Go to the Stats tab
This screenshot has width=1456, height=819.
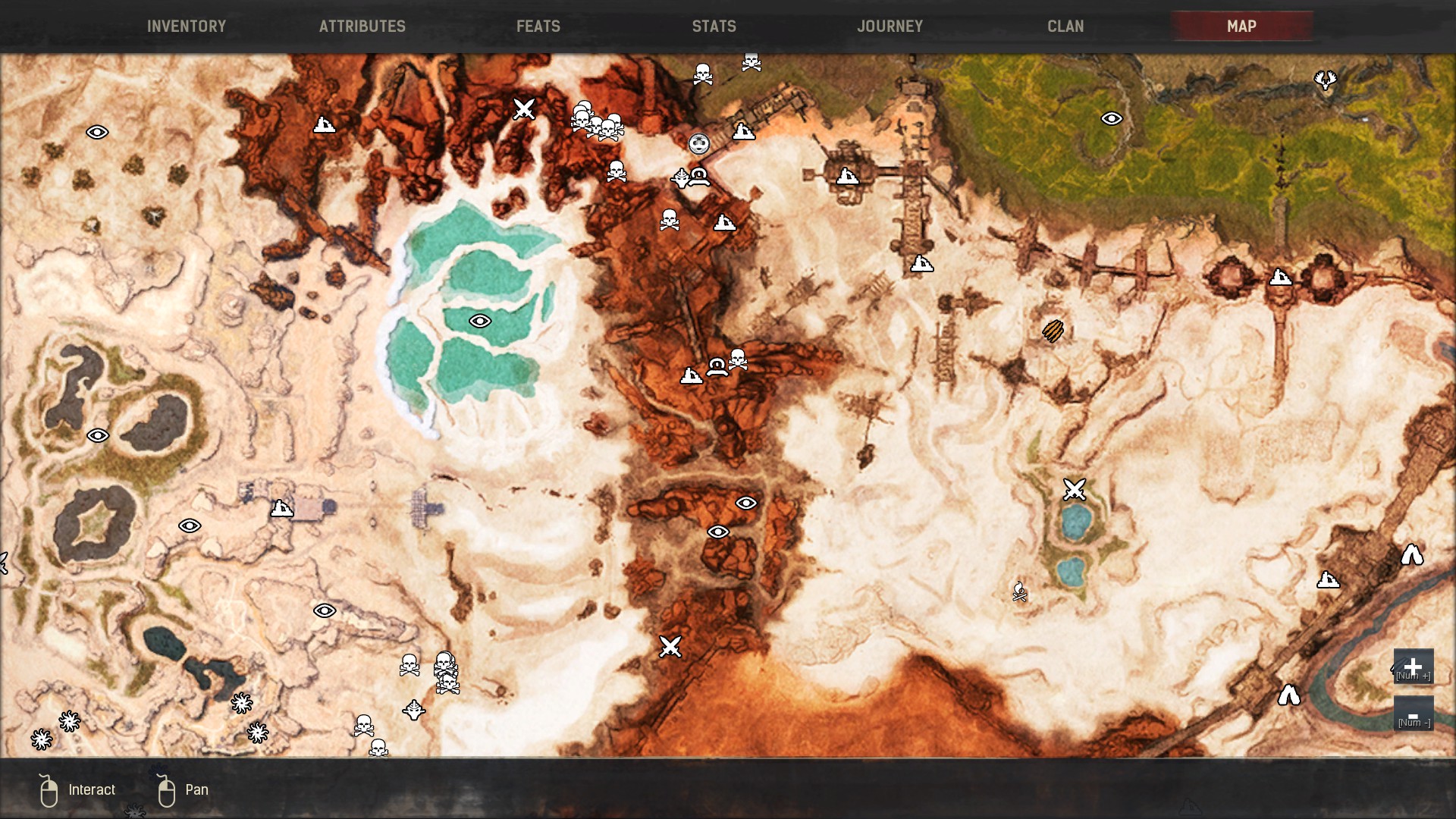coord(714,27)
